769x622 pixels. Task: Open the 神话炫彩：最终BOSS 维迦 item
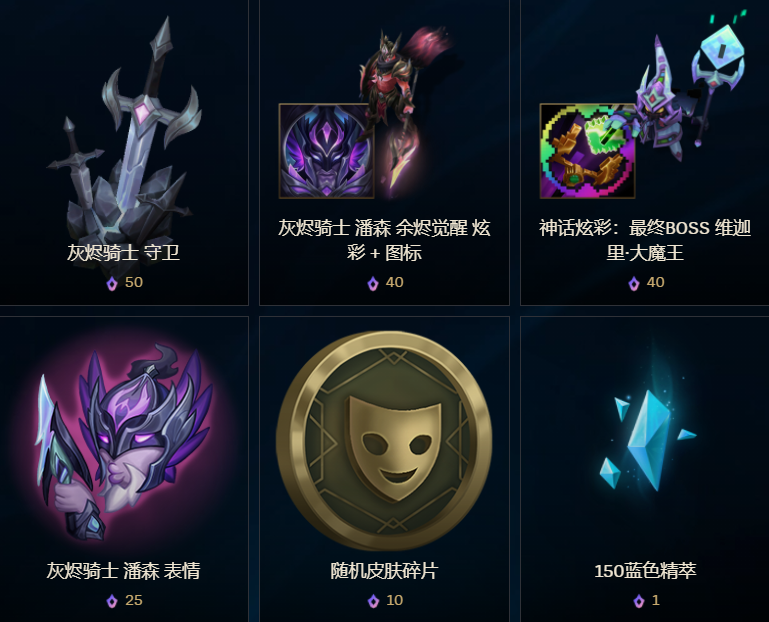point(644,150)
